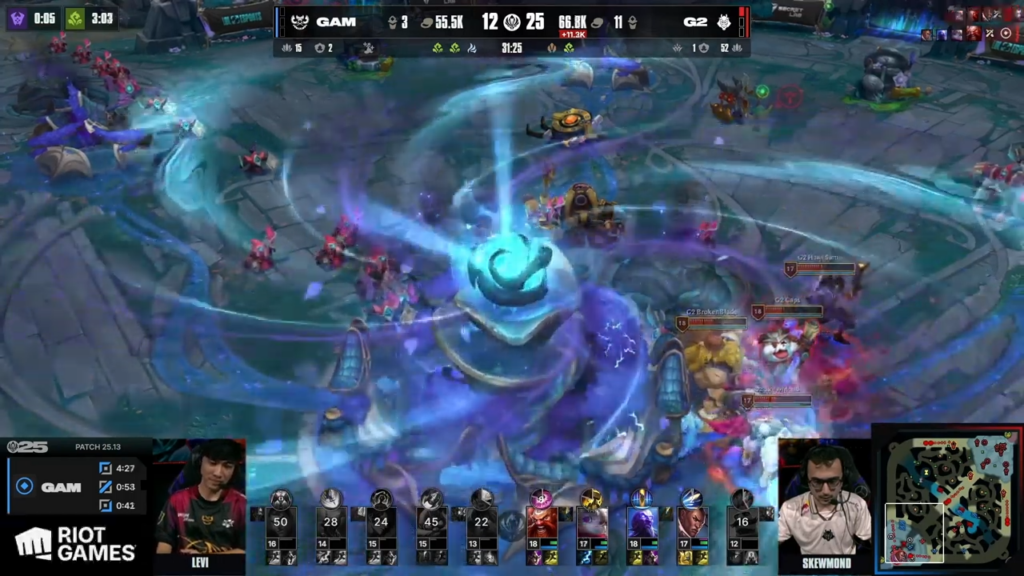Select Gragas's red-bearded champion portrait

(x=541, y=522)
